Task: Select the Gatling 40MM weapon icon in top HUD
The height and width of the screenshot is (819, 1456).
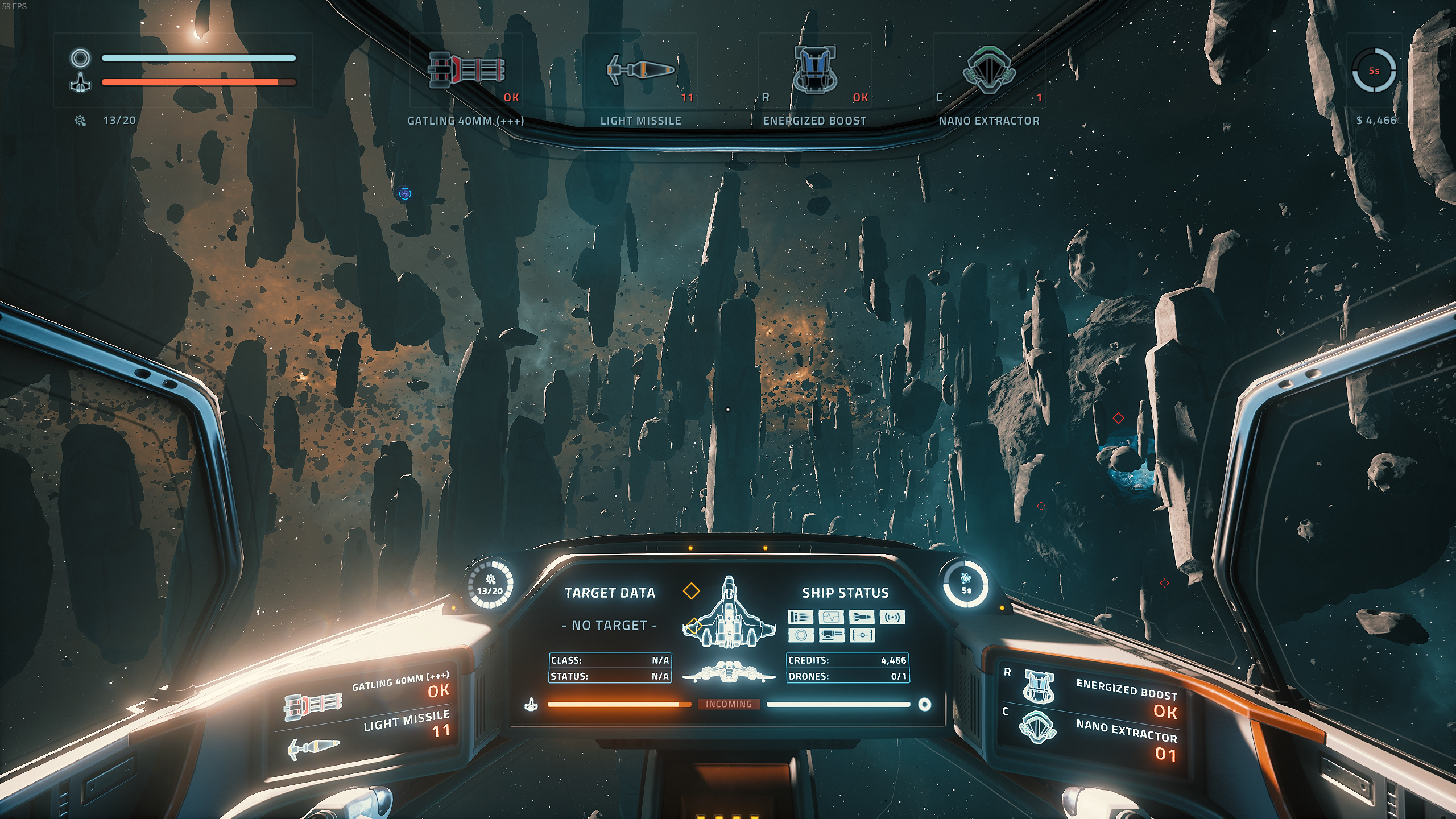Action: click(466, 70)
